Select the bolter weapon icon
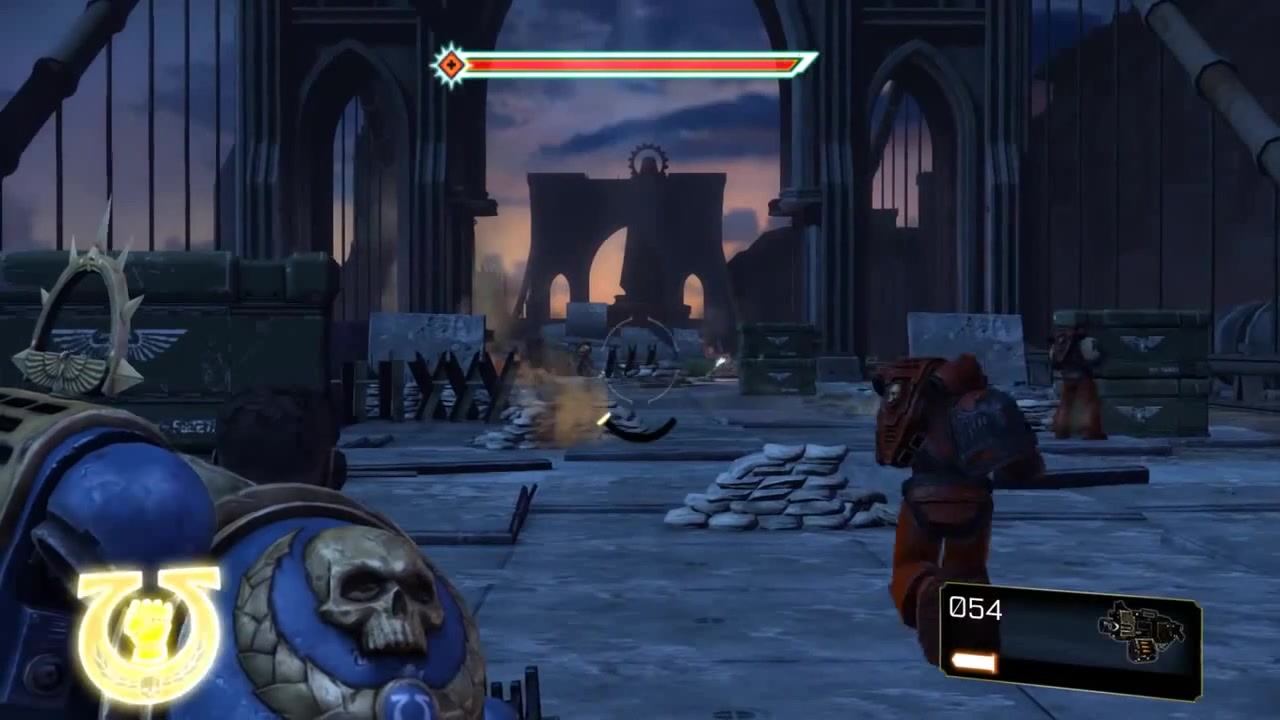This screenshot has width=1280, height=720. [1141, 631]
